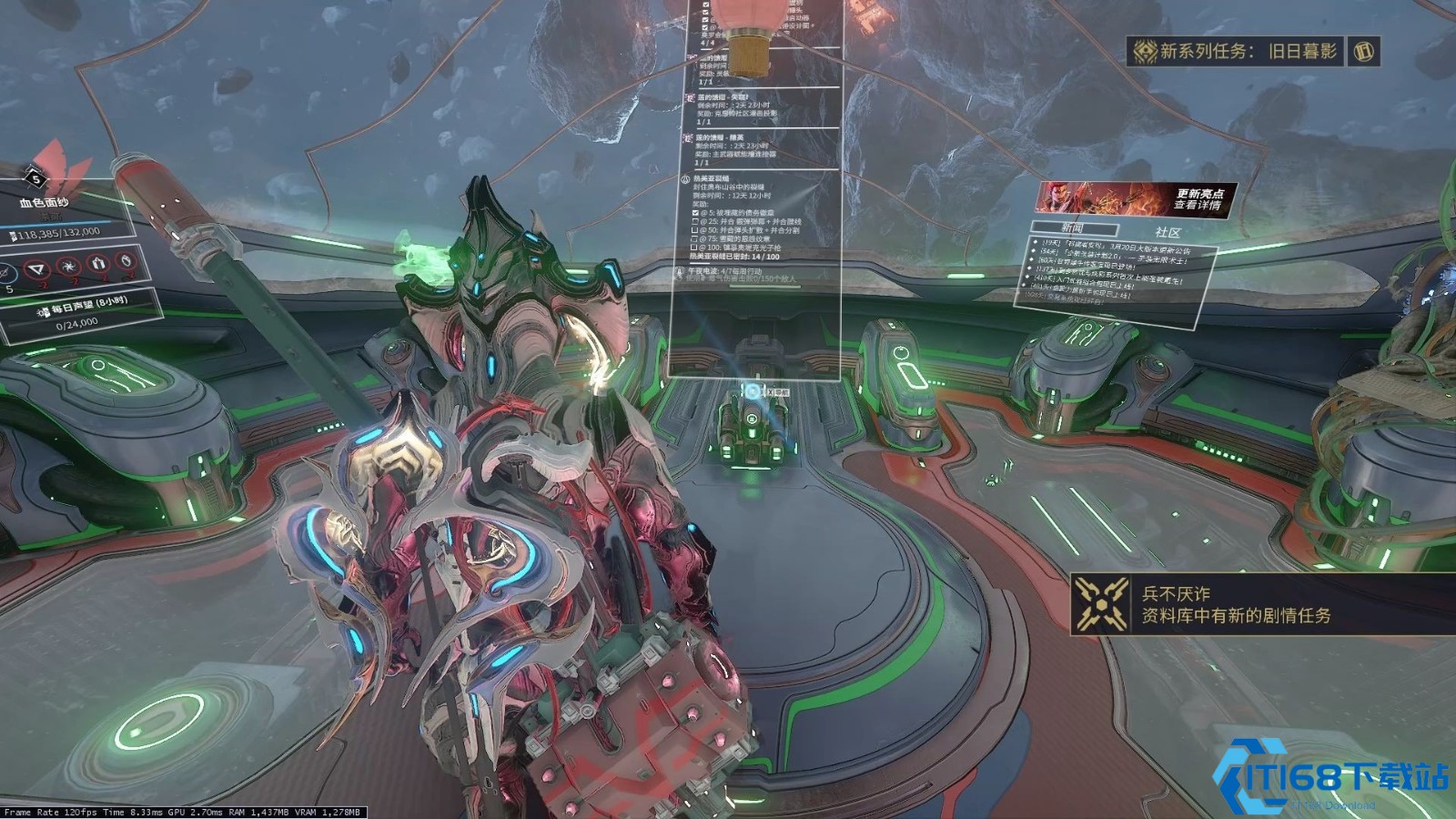Open the 新系列任务 旧日暮影 quest banner

[x=1247, y=51]
